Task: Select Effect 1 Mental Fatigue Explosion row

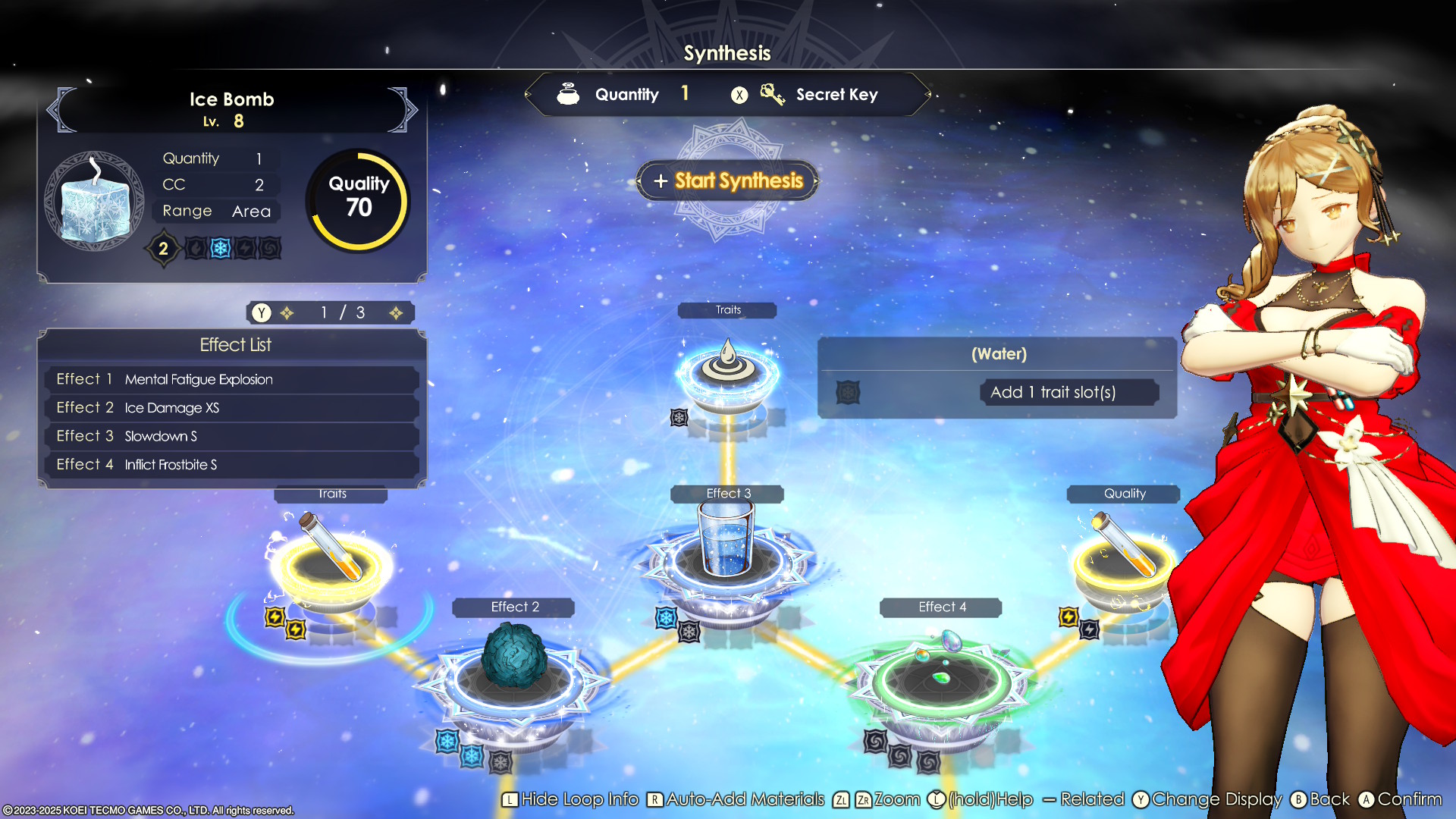Action: click(x=232, y=379)
